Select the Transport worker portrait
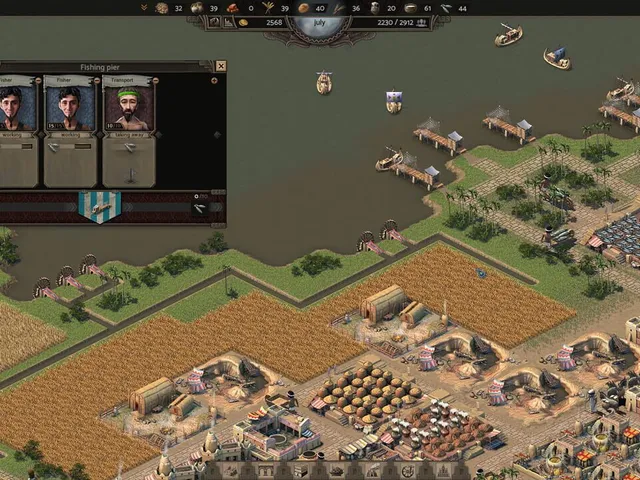The width and height of the screenshot is (640, 480). point(129,105)
